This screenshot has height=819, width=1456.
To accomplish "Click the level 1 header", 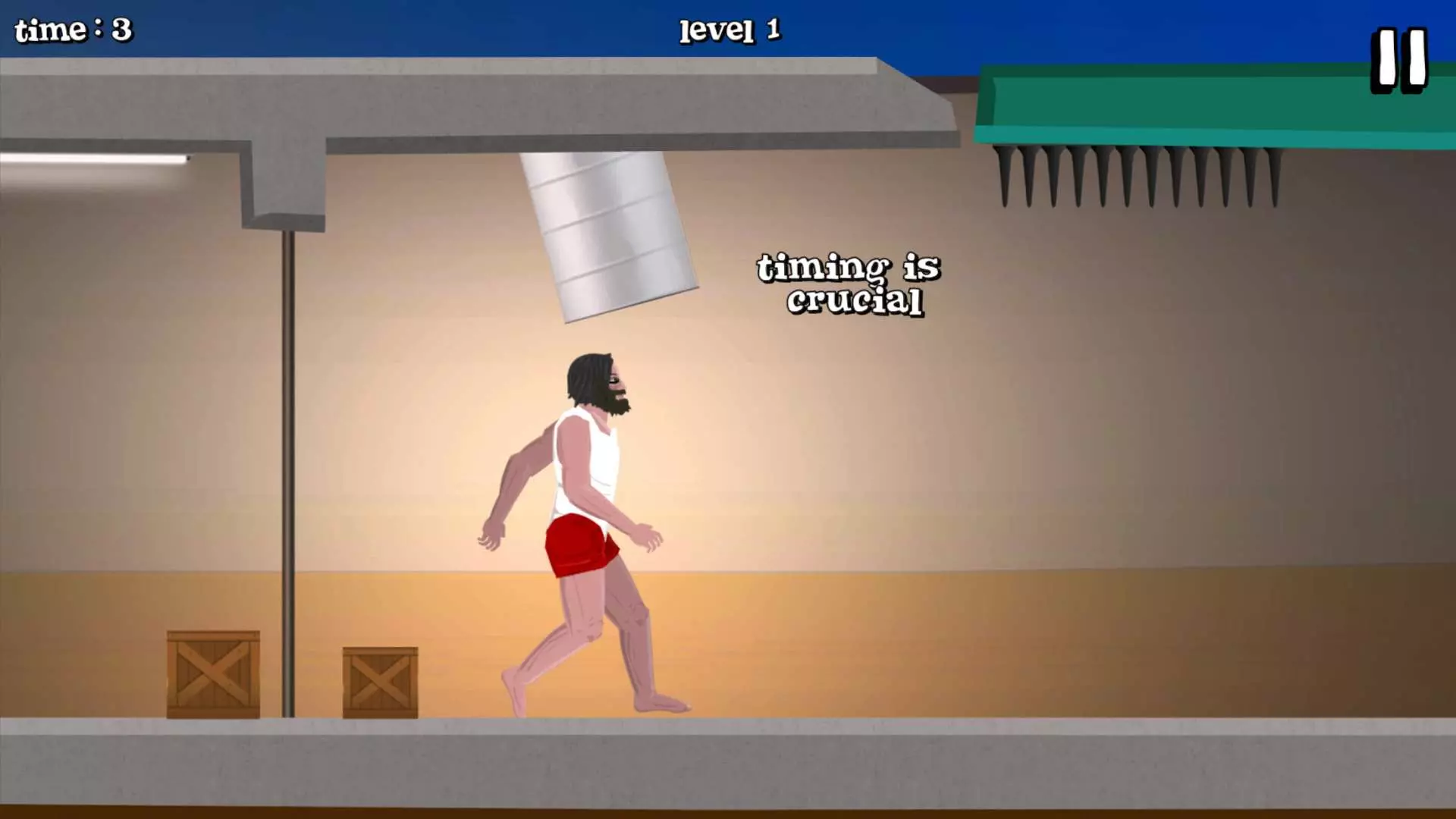I will click(730, 30).
